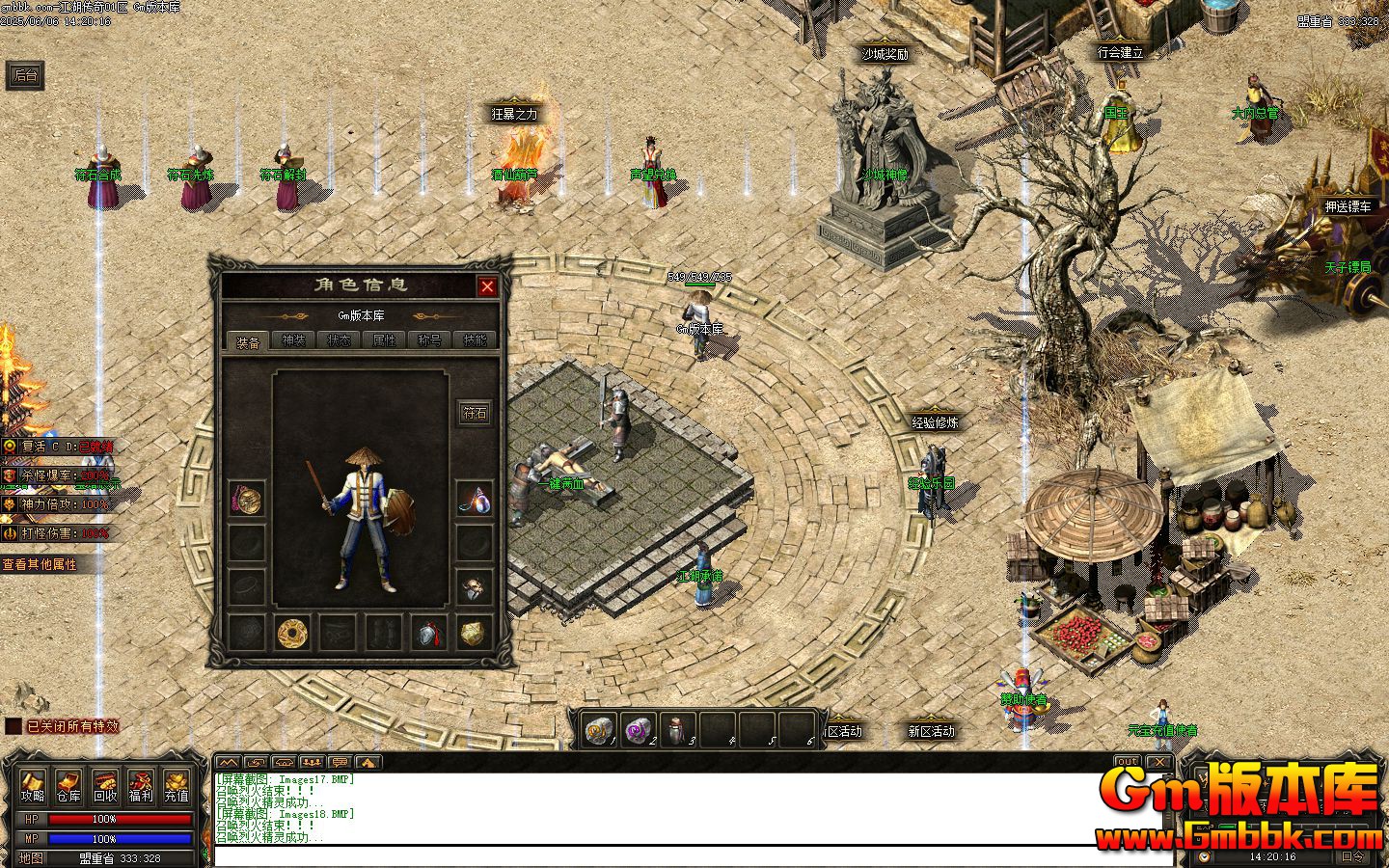The image size is (1389, 868).
Task: Open the 攻略 guide menu
Action: [33, 787]
